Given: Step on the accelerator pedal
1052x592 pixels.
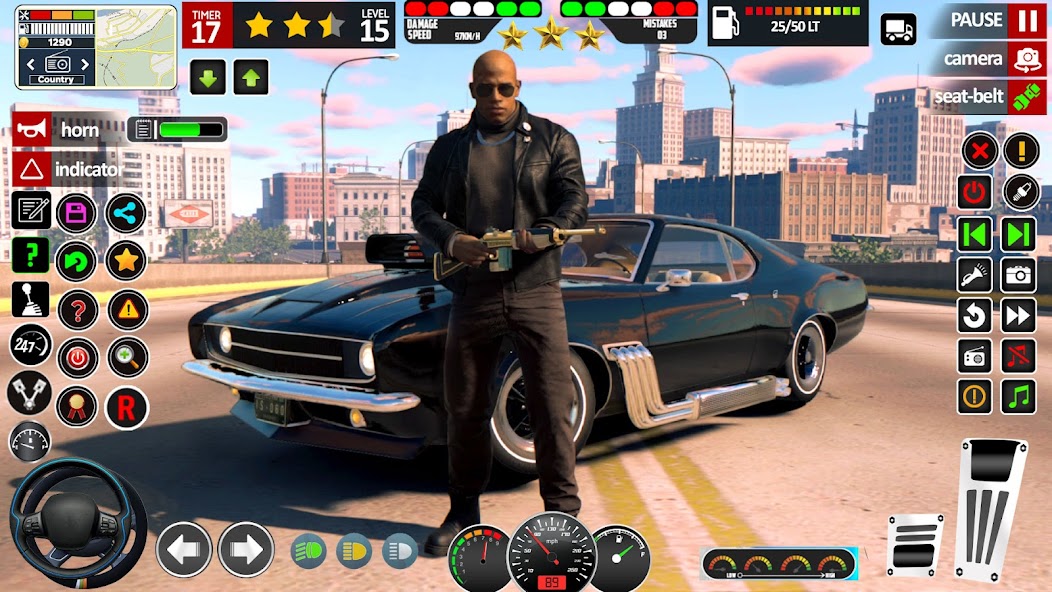Looking at the screenshot, I should 993,504.
